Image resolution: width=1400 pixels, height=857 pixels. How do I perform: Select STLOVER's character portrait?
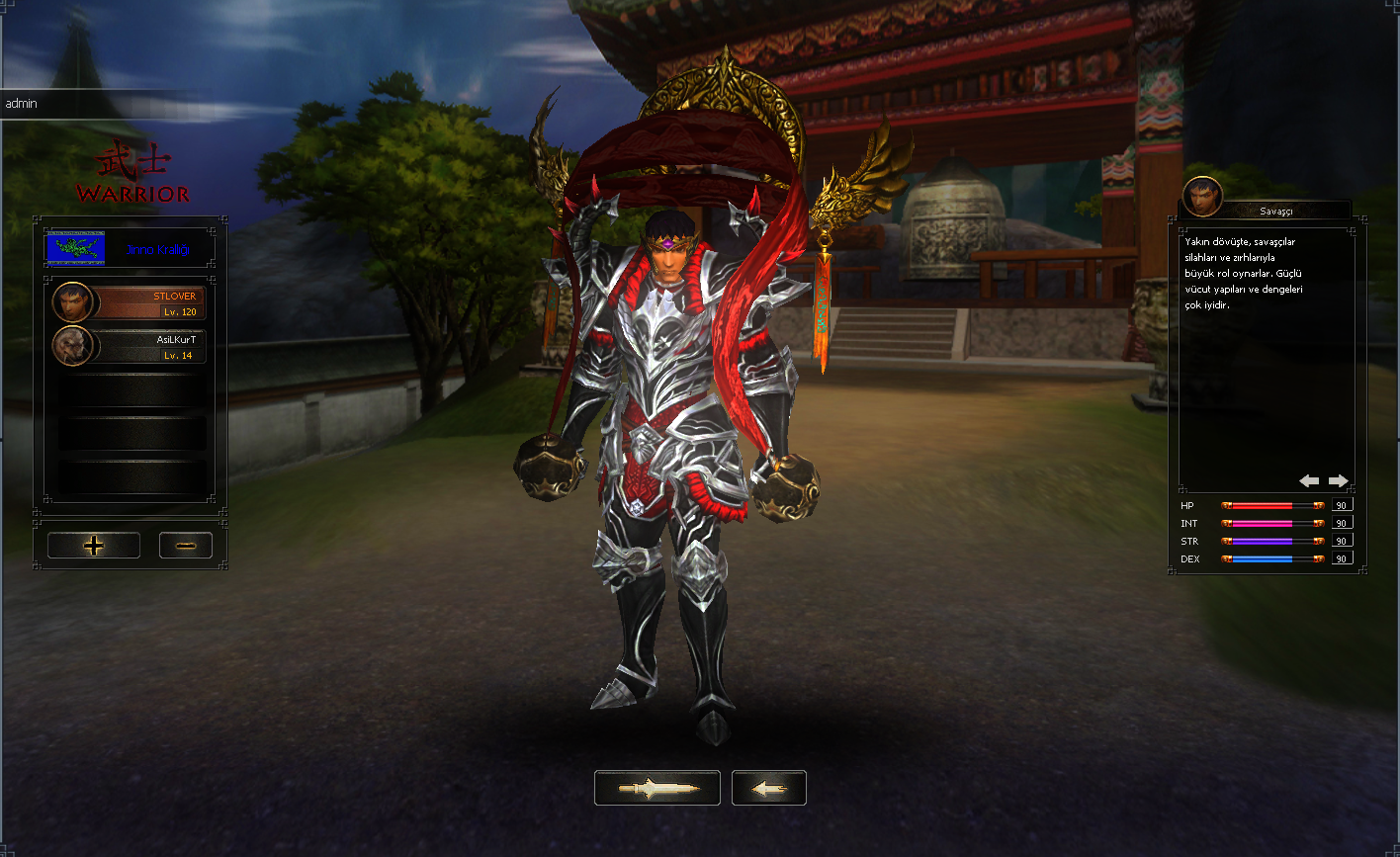(x=72, y=301)
